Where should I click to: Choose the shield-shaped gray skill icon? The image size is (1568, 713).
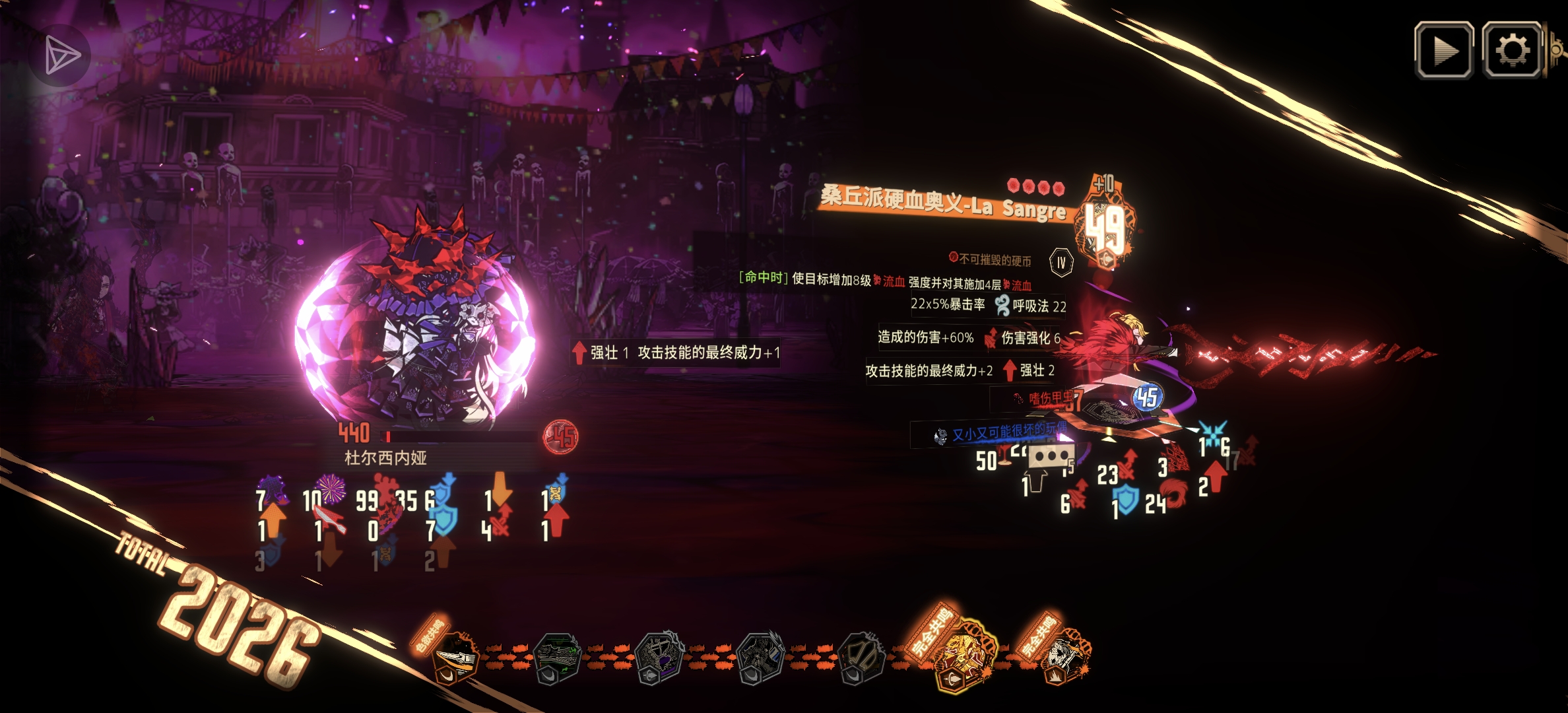[x=861, y=658]
